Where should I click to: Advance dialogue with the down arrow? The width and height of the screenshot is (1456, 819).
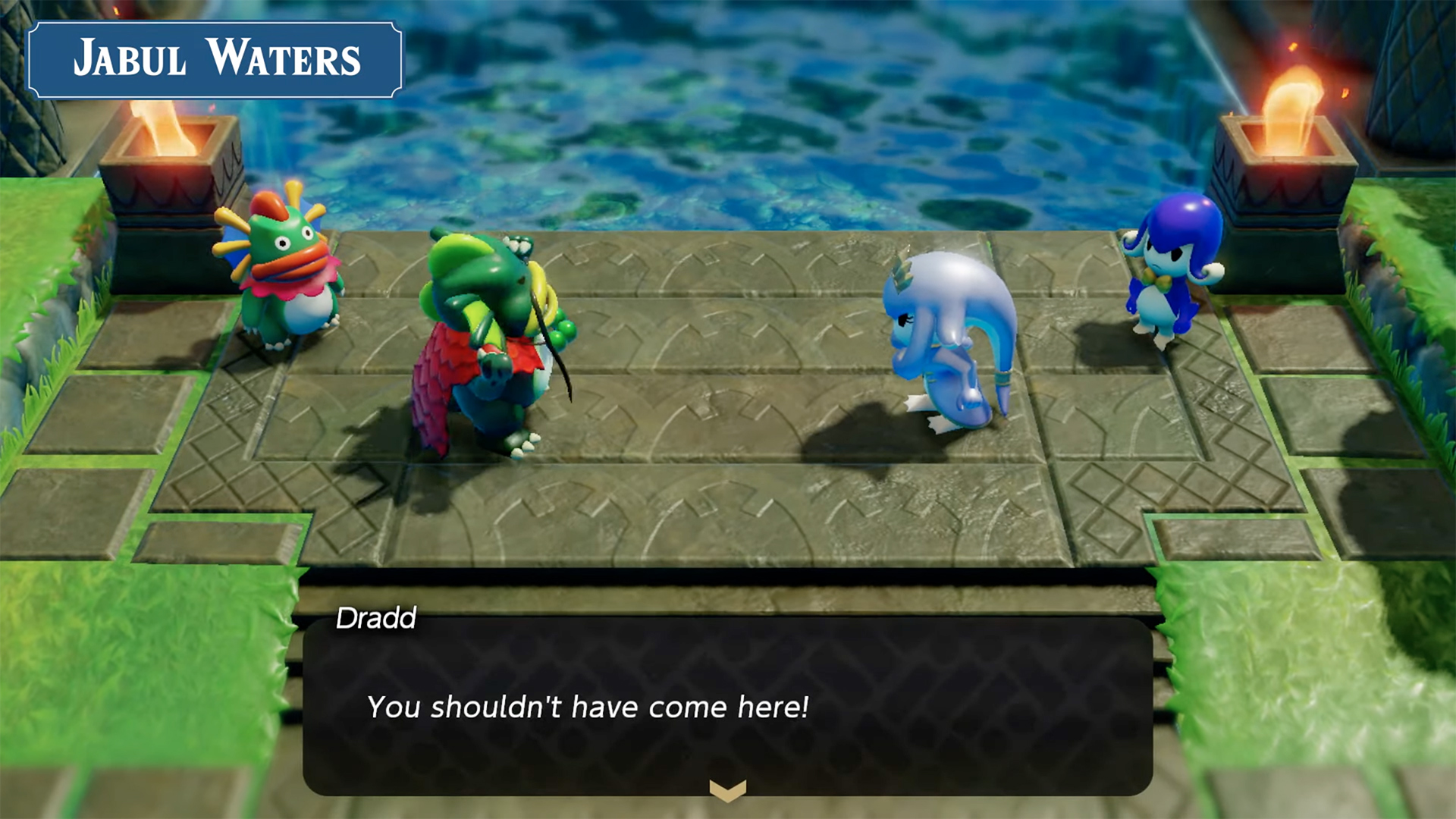point(727,790)
